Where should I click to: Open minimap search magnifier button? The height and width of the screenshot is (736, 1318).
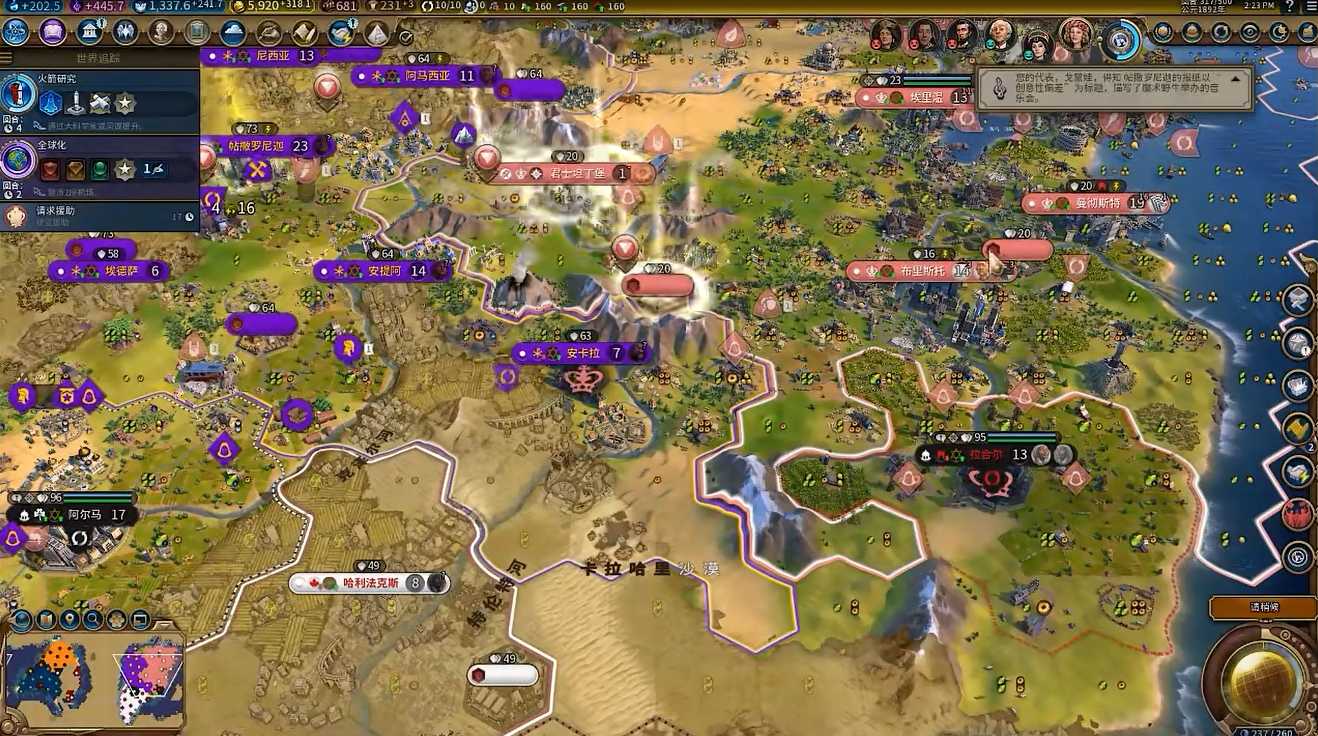click(x=93, y=620)
